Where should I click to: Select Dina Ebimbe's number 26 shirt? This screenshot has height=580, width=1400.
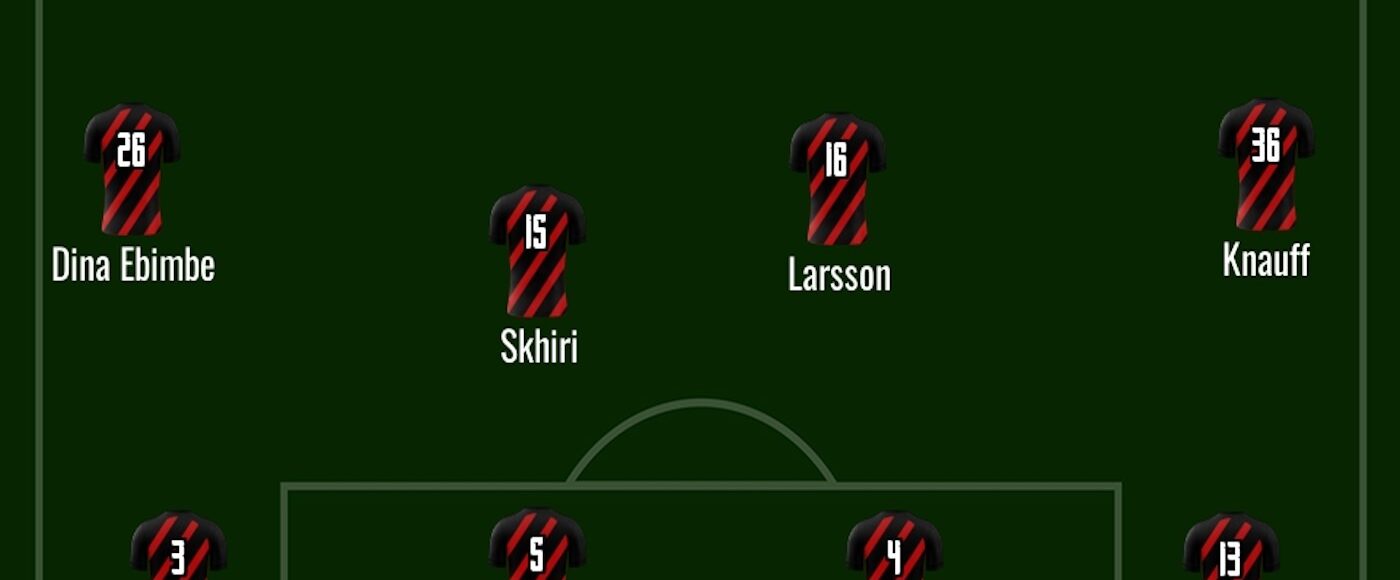click(x=132, y=168)
